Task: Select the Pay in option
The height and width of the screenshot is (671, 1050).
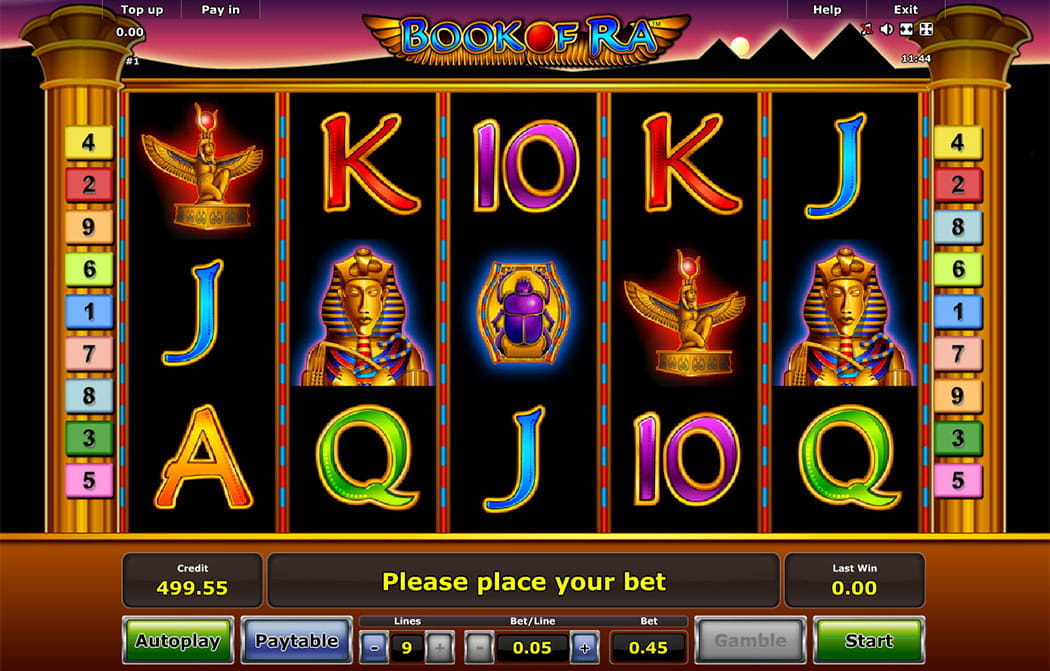Action: coord(220,10)
